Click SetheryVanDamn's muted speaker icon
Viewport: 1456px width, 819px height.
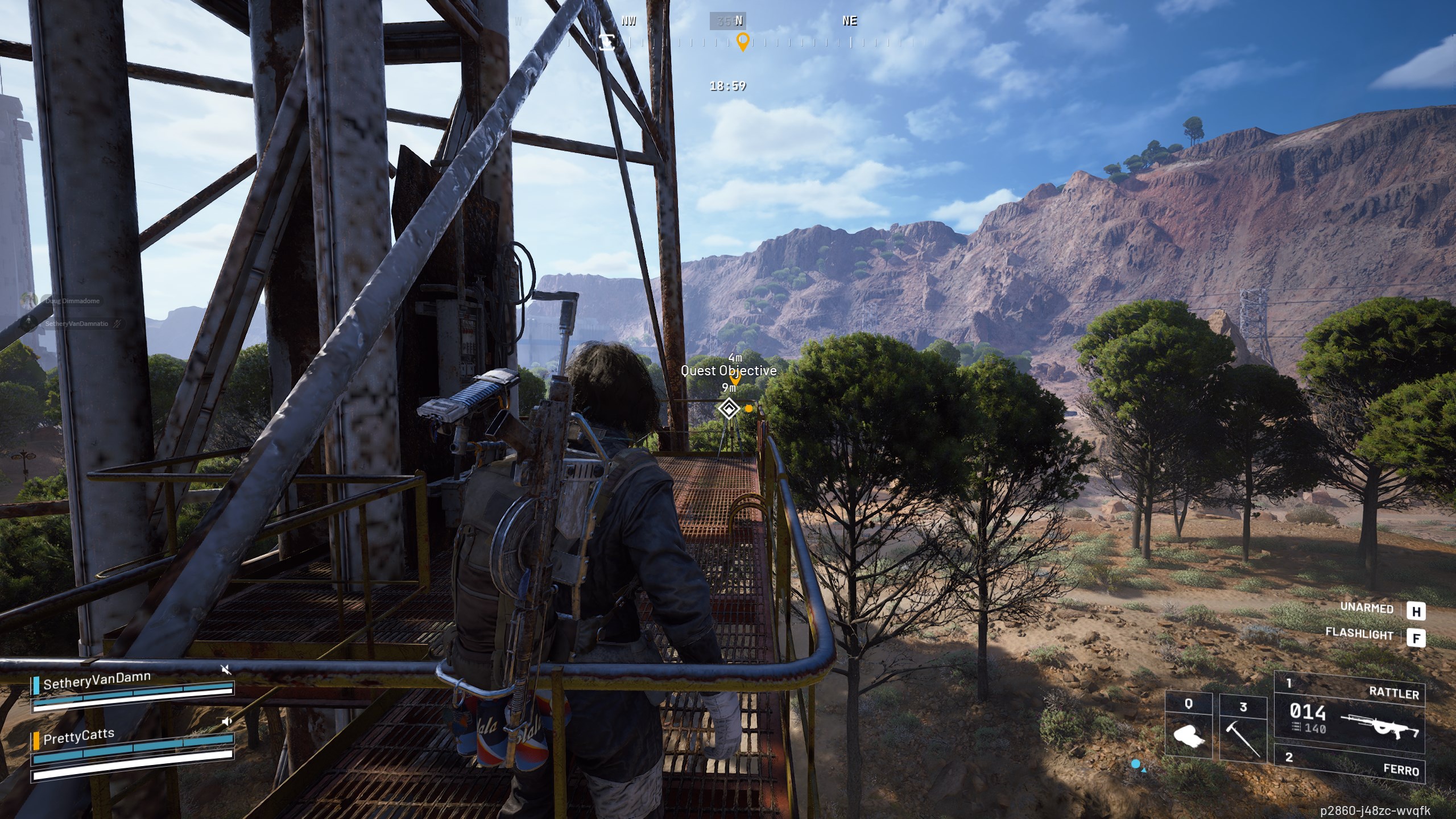click(226, 669)
